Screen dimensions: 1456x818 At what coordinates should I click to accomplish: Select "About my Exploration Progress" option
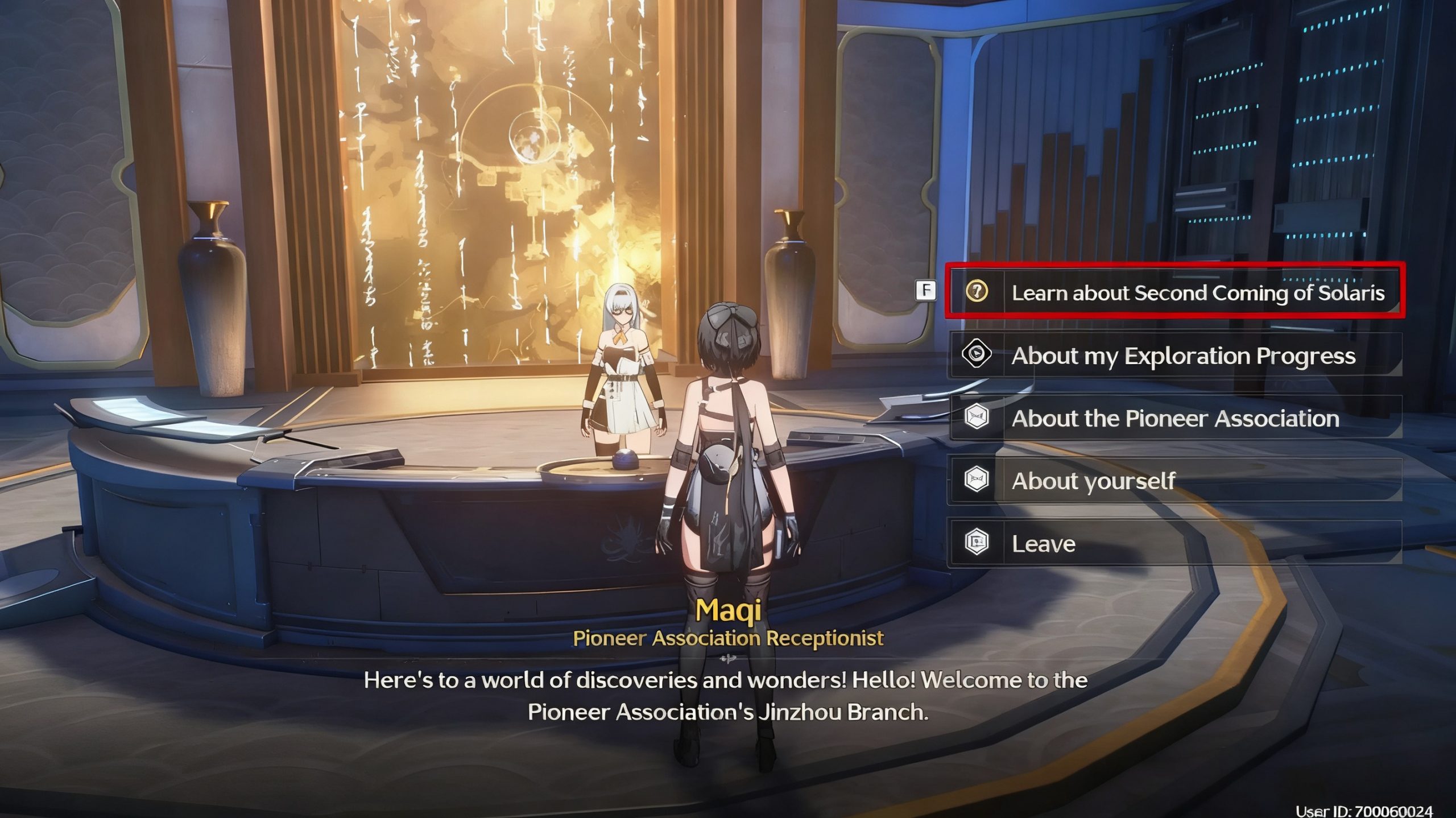point(1174,356)
